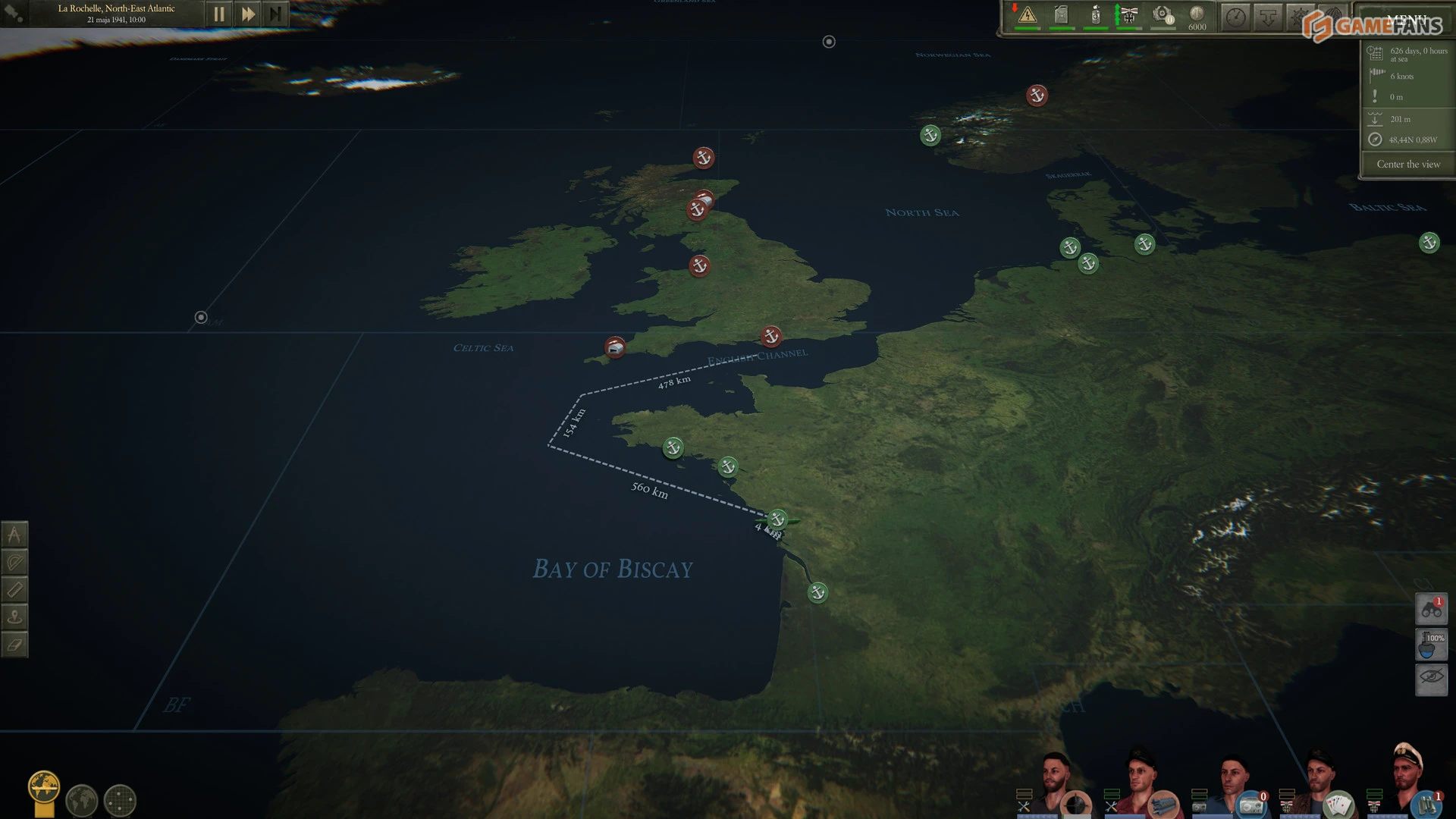Select the protractor map tool
The width and height of the screenshot is (1456, 819).
(x=14, y=562)
